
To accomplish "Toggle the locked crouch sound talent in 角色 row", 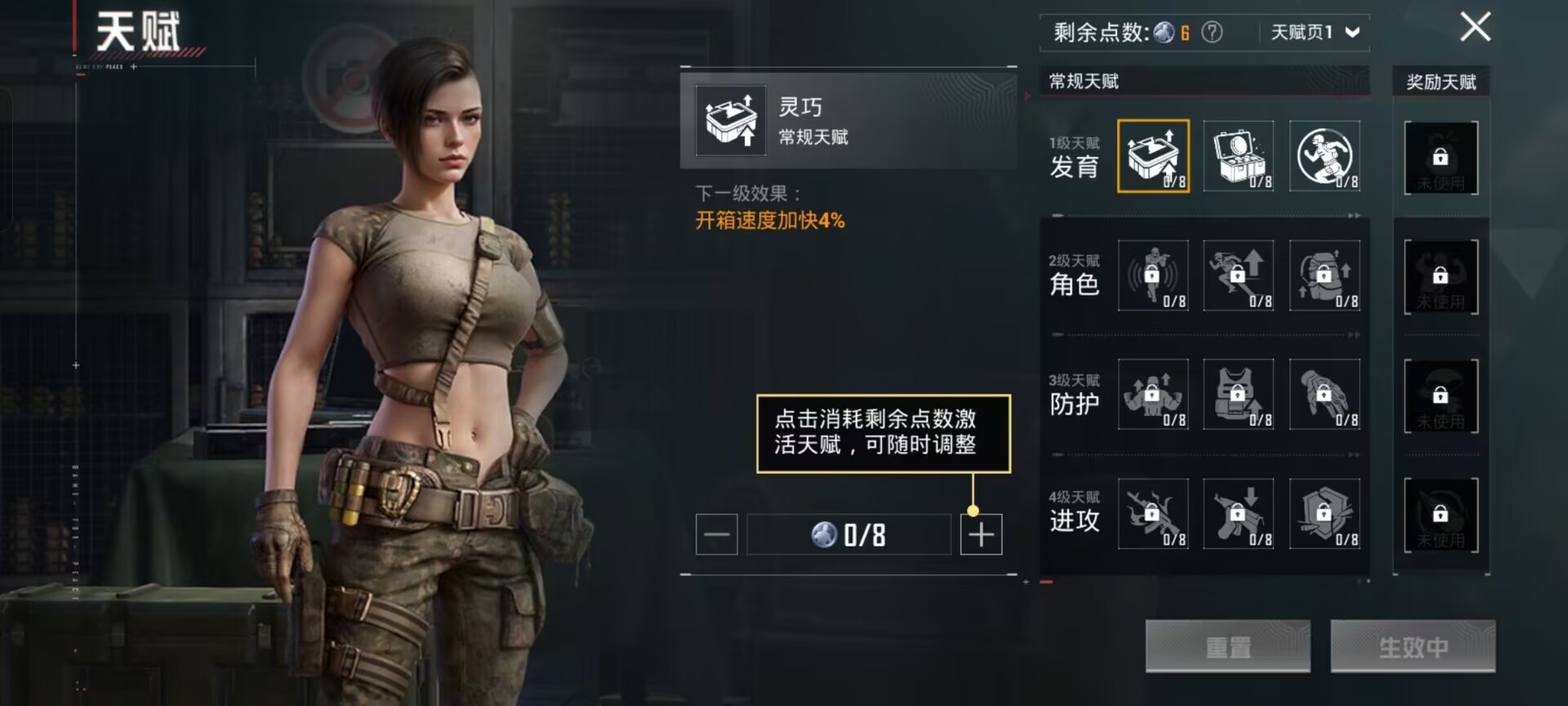I will click(1152, 276).
